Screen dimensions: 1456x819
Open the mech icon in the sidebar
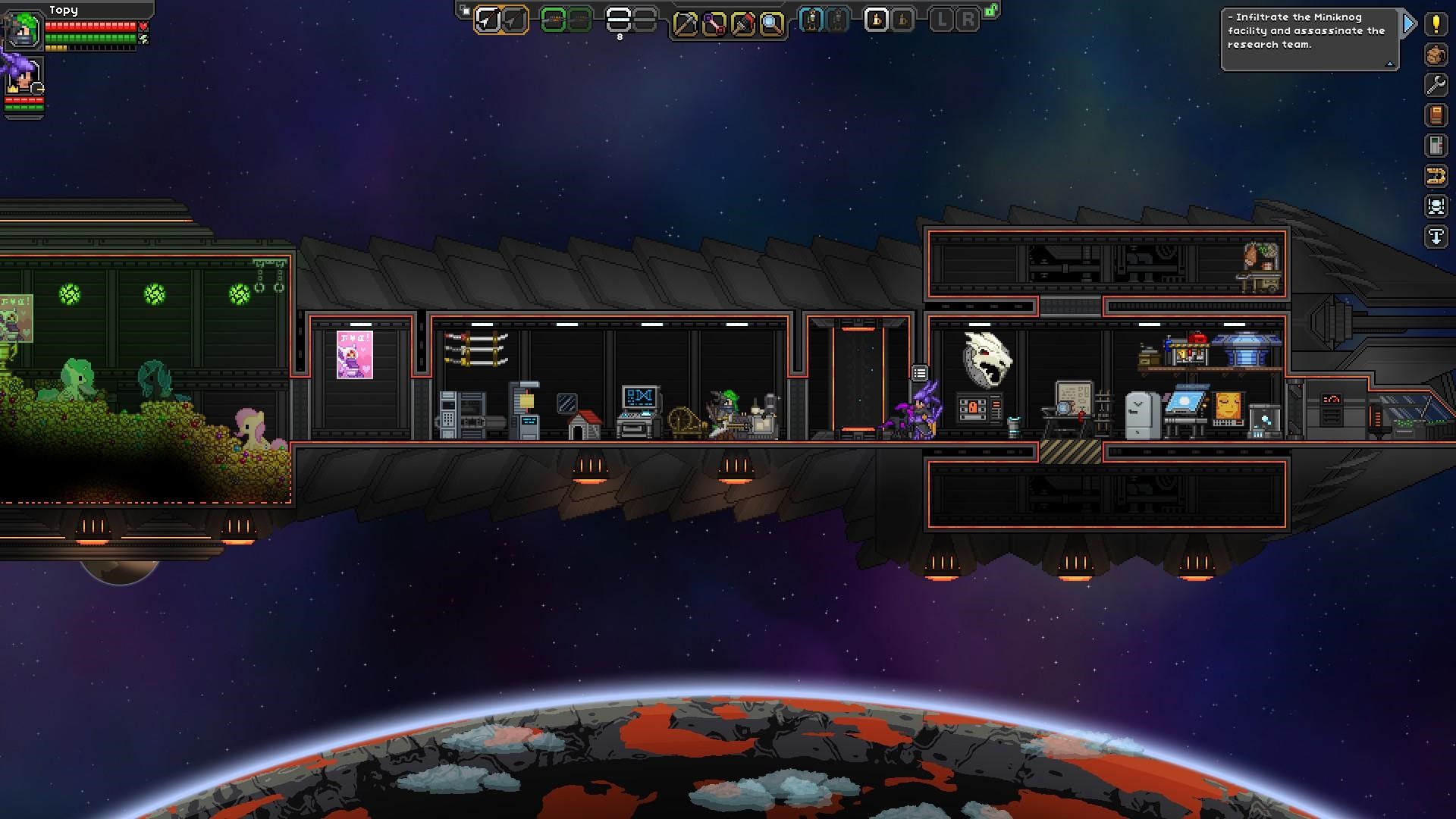point(1436,206)
